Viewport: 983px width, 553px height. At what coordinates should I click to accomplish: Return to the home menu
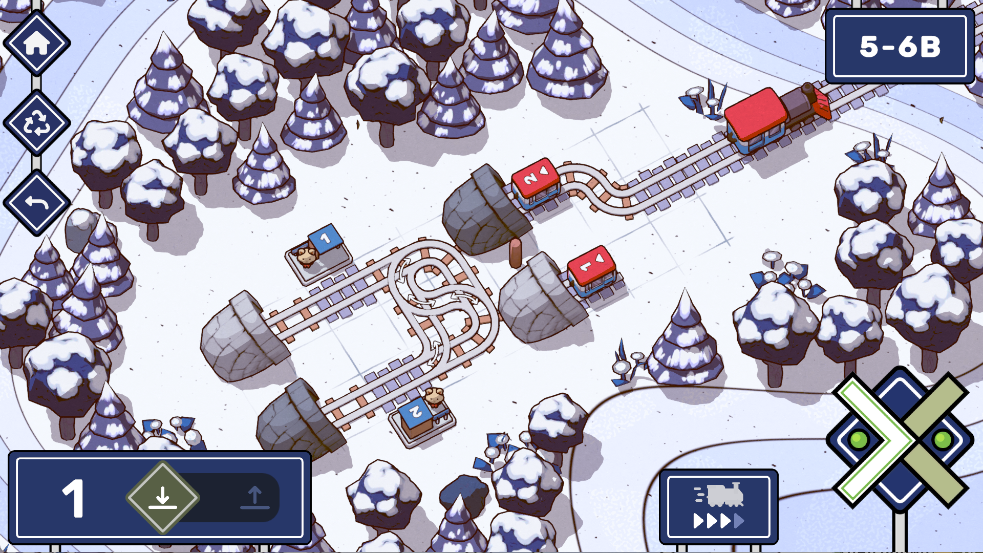click(37, 43)
